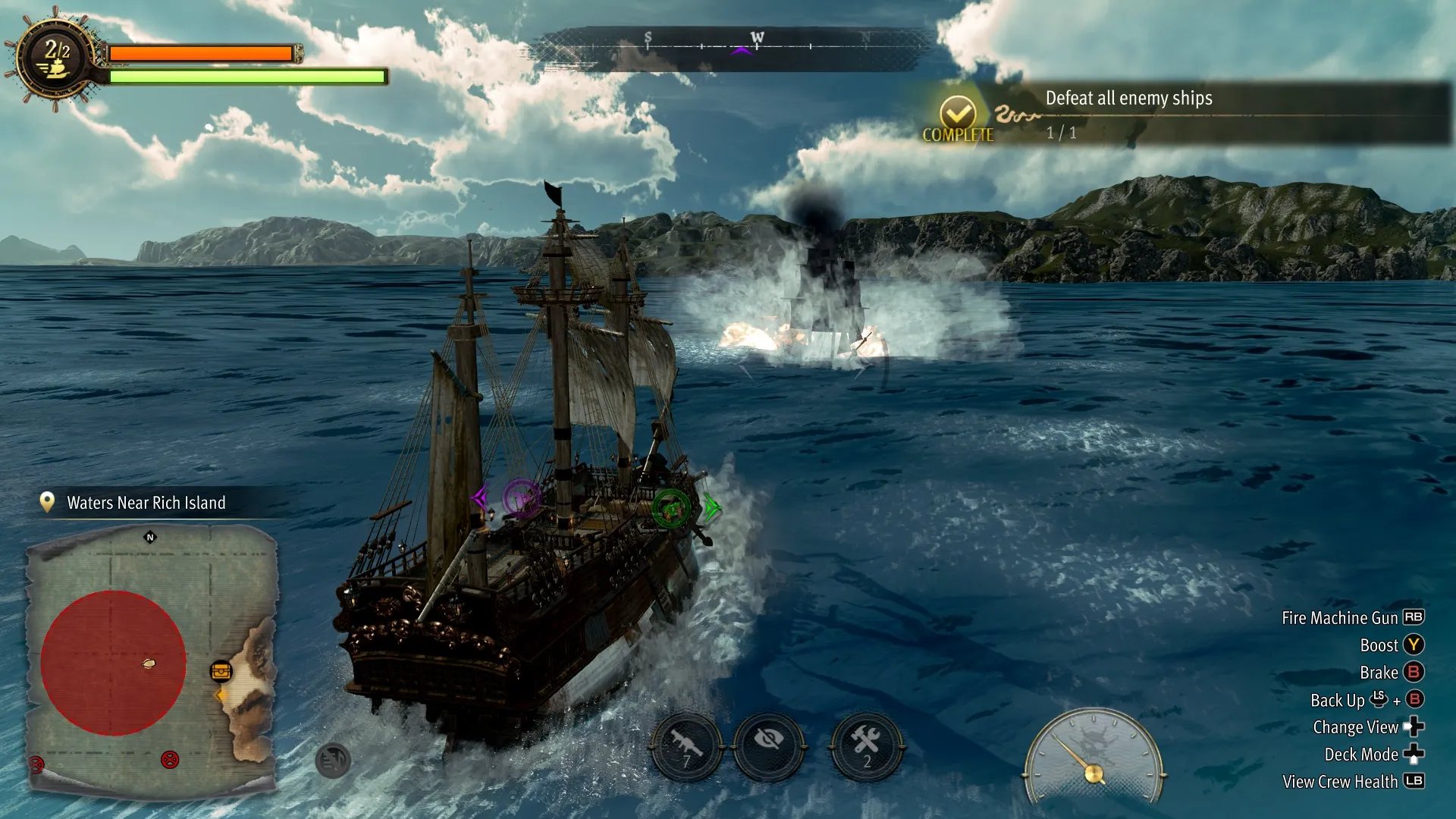Open the parchment minimap
Viewport: 1456px width, 819px height.
click(152, 660)
